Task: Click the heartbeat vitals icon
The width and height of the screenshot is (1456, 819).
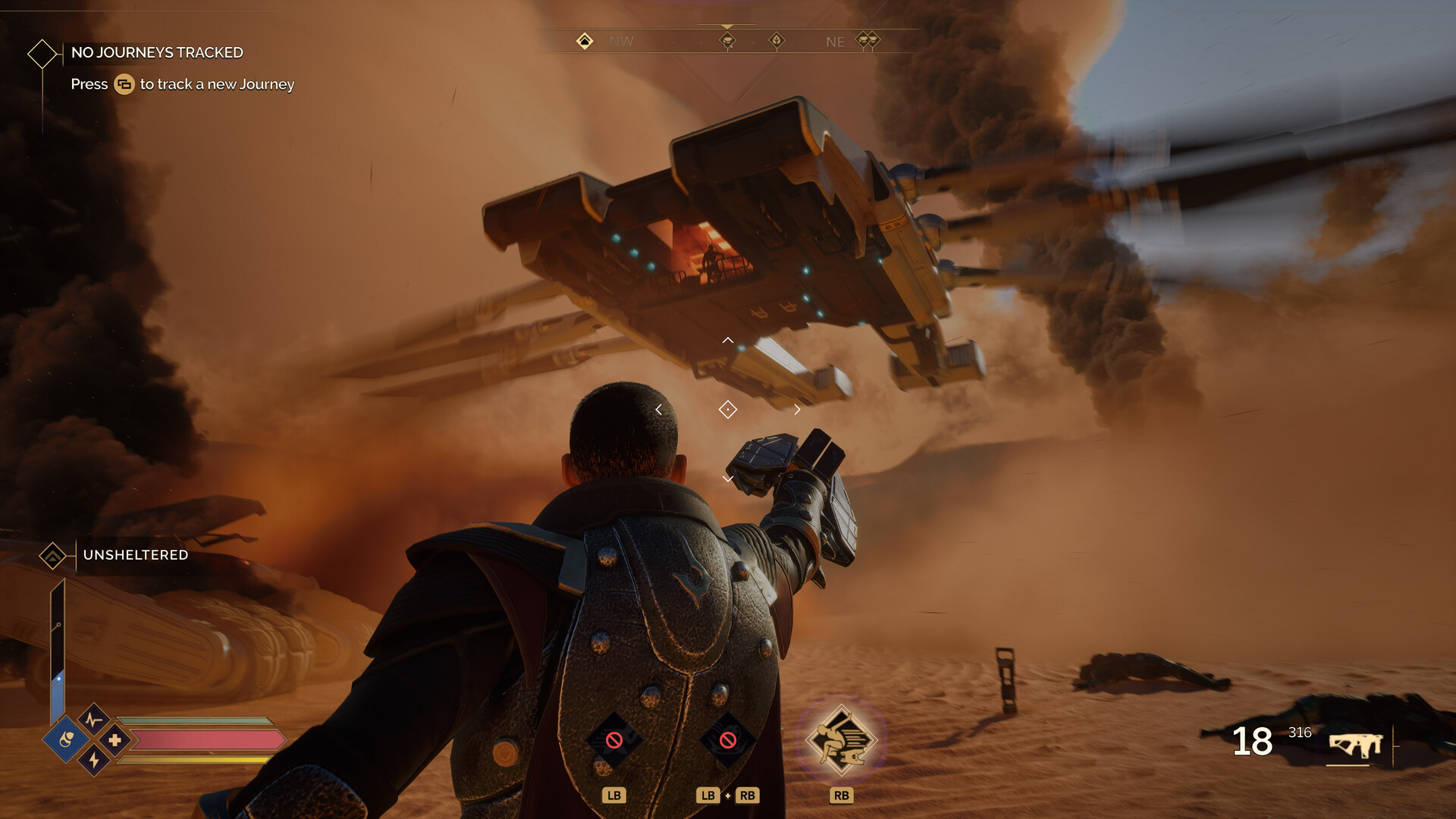Action: click(93, 721)
